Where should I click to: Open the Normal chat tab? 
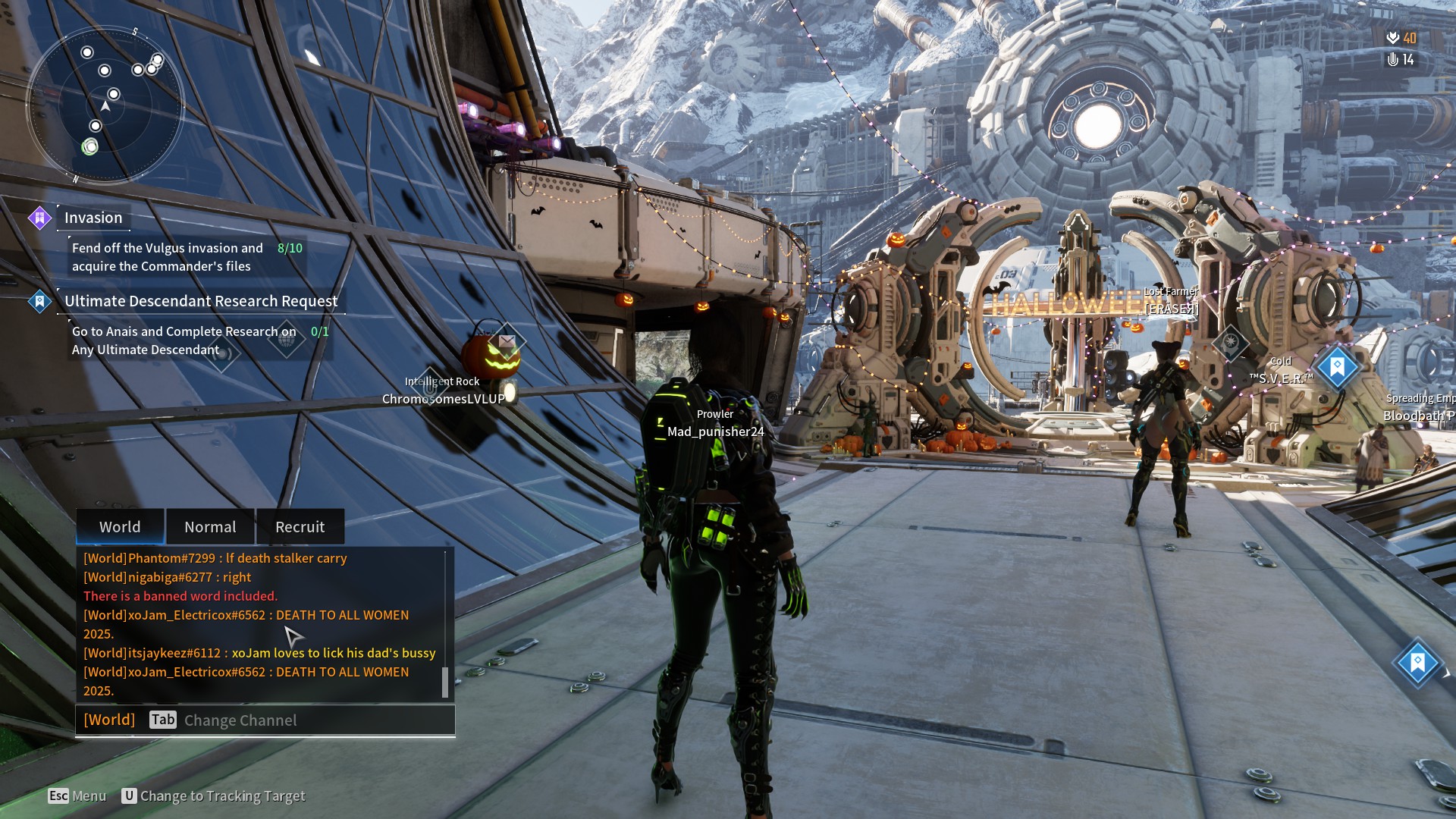tap(210, 527)
